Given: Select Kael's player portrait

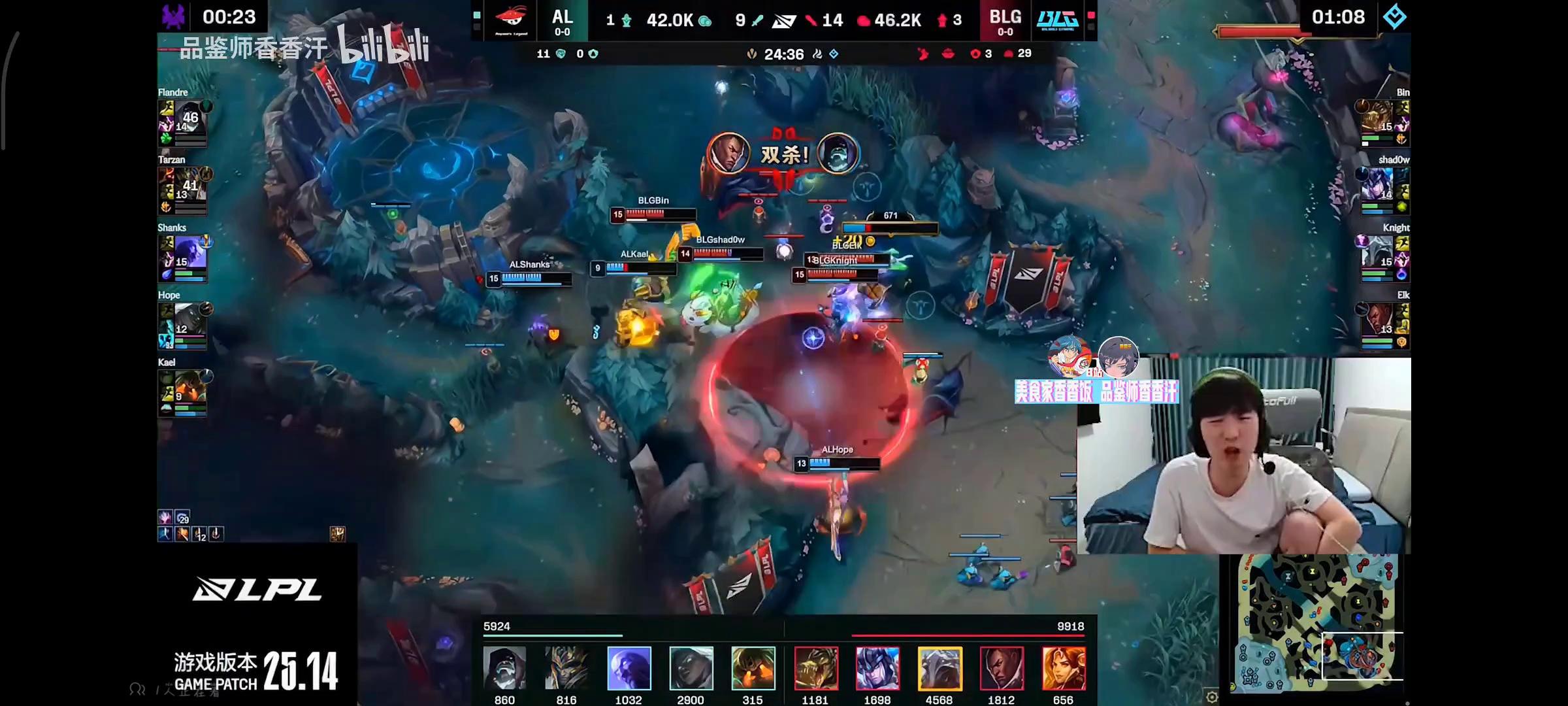Looking at the screenshot, I should pyautogui.click(x=189, y=388).
